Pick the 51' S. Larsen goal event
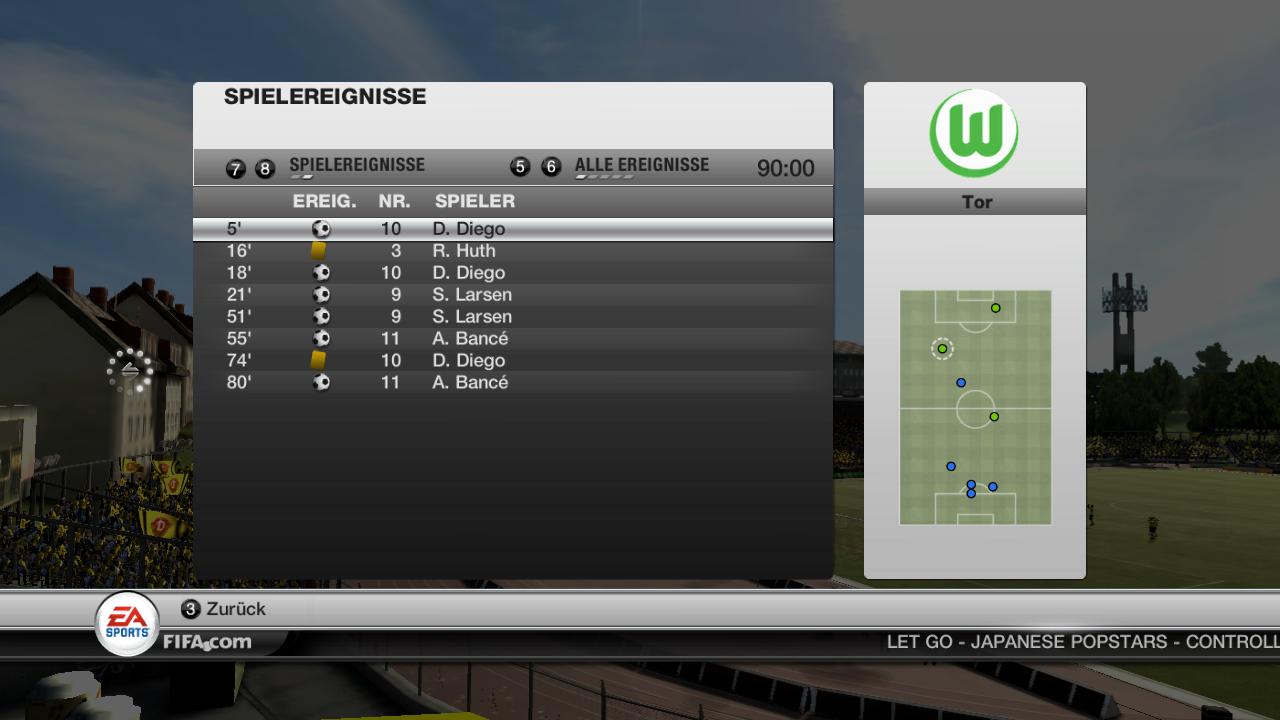Image resolution: width=1280 pixels, height=720 pixels. 512,317
